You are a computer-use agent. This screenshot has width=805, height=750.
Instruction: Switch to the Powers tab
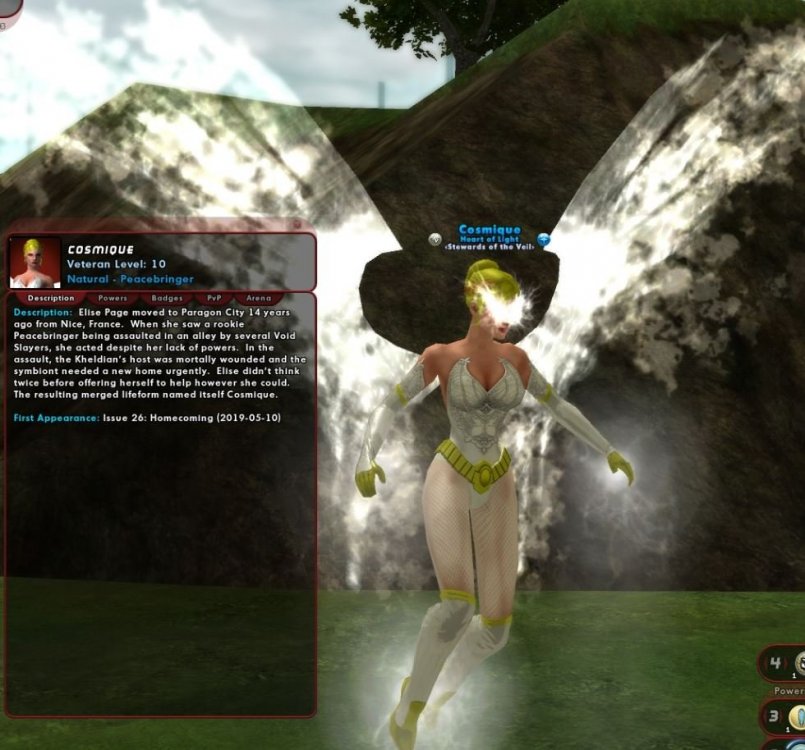[x=112, y=297]
